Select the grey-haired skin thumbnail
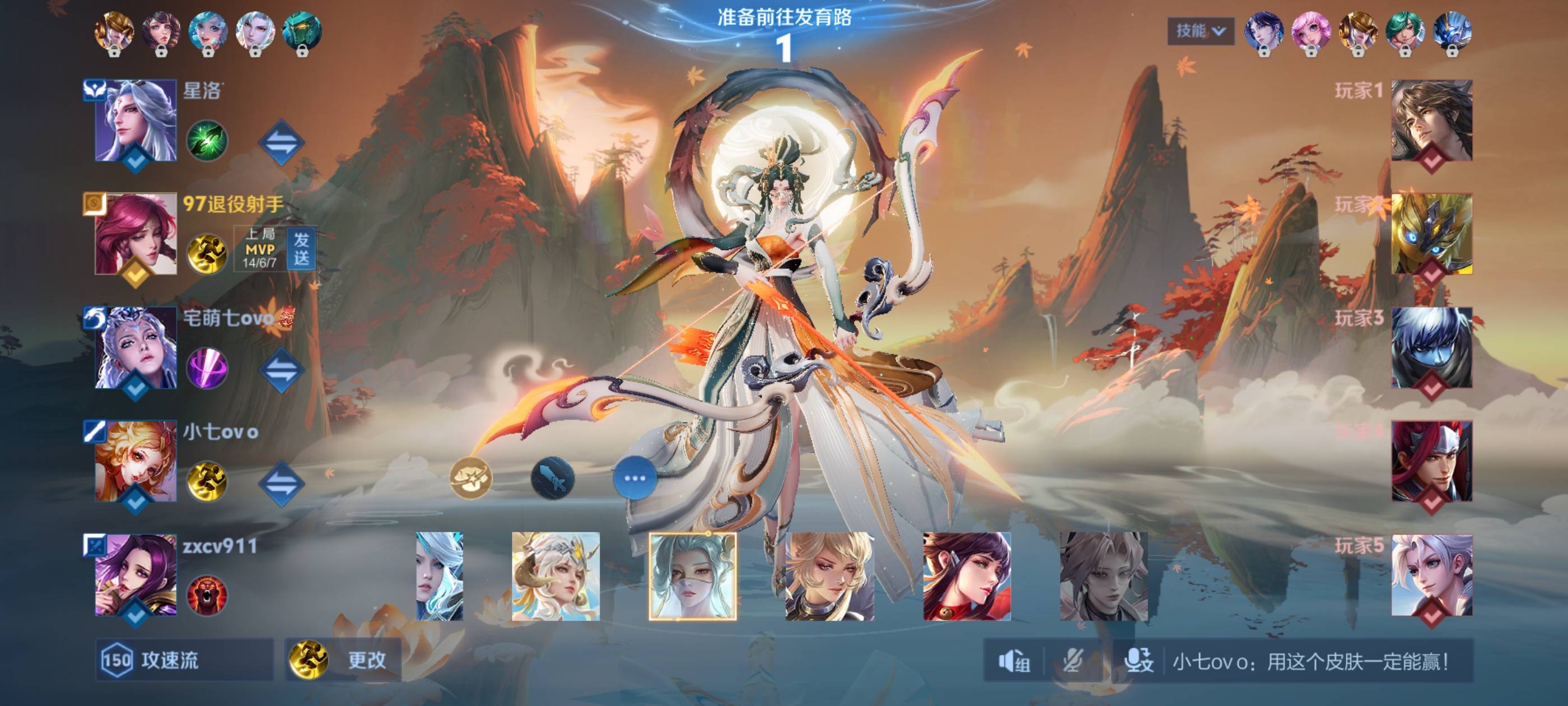The width and height of the screenshot is (1568, 706). point(1104,576)
